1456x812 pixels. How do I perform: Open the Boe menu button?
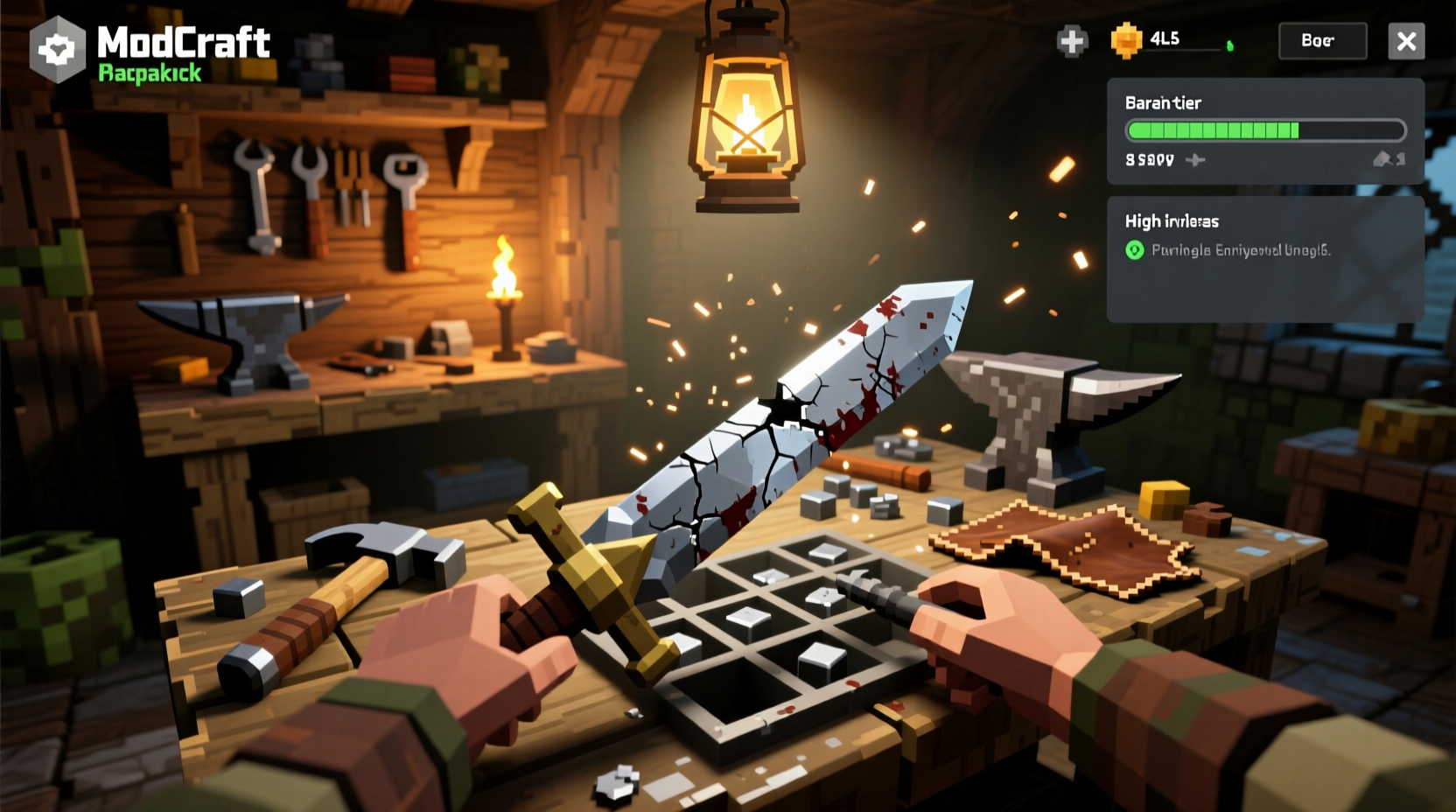[1322, 40]
